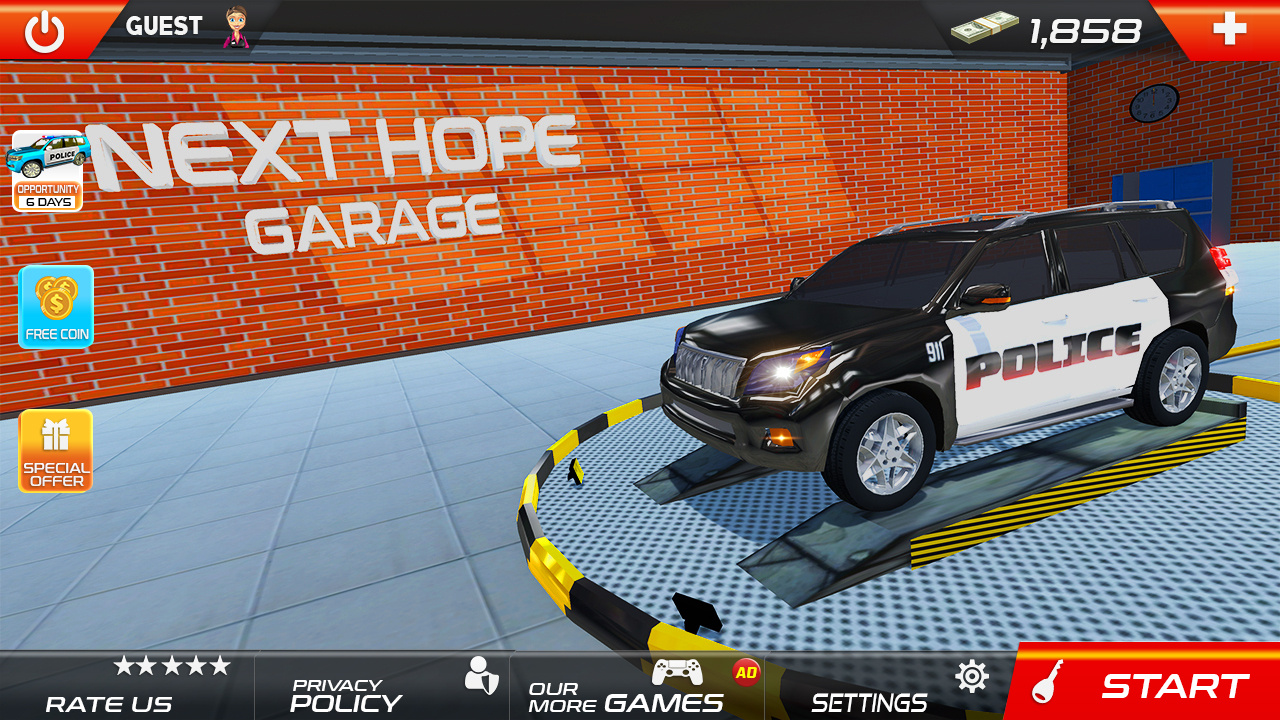This screenshot has width=1280, height=720.
Task: Open the Special Offer gift
Action: (56, 451)
